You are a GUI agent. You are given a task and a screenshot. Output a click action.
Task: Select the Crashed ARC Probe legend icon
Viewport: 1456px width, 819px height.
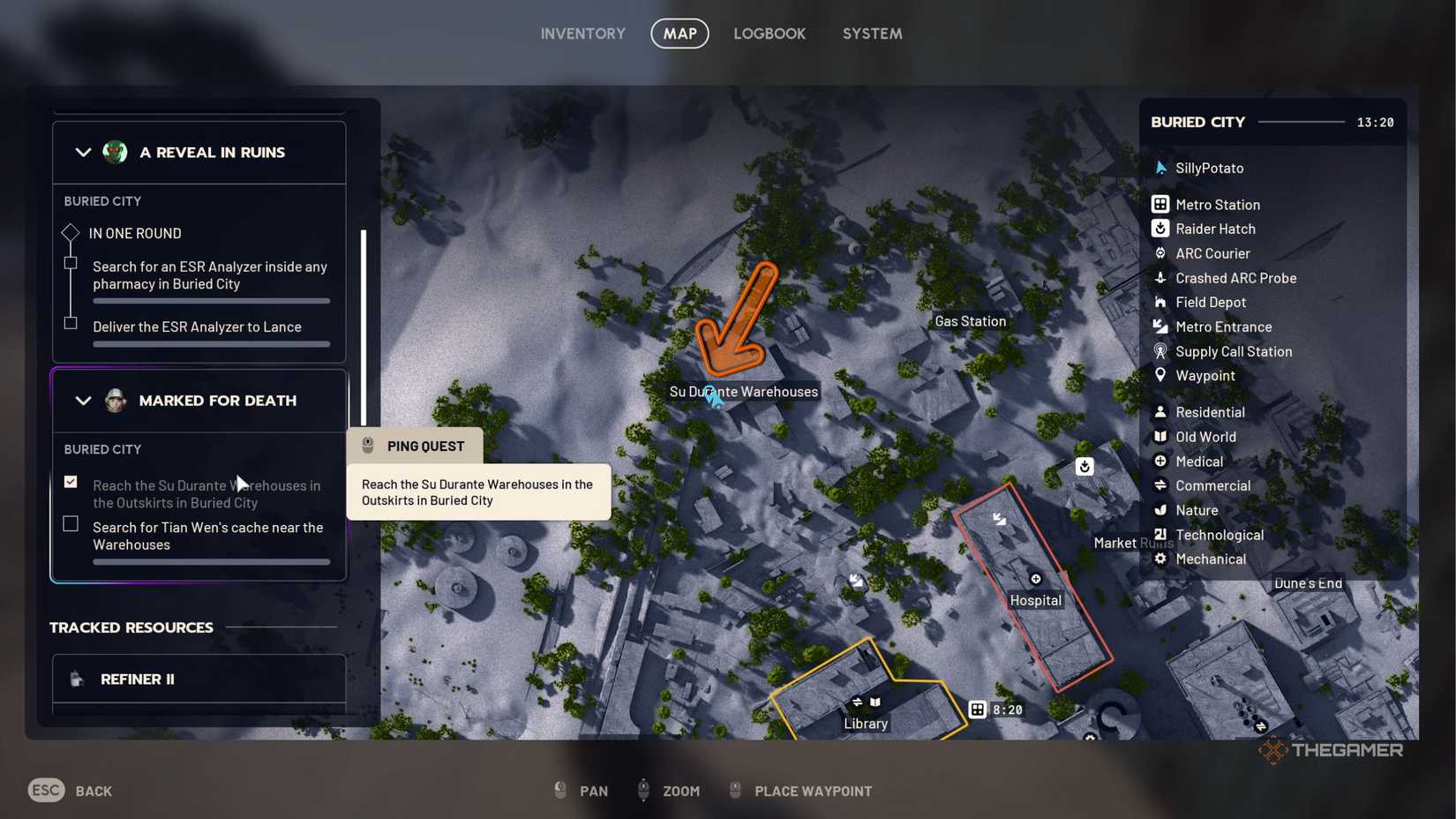coord(1161,277)
